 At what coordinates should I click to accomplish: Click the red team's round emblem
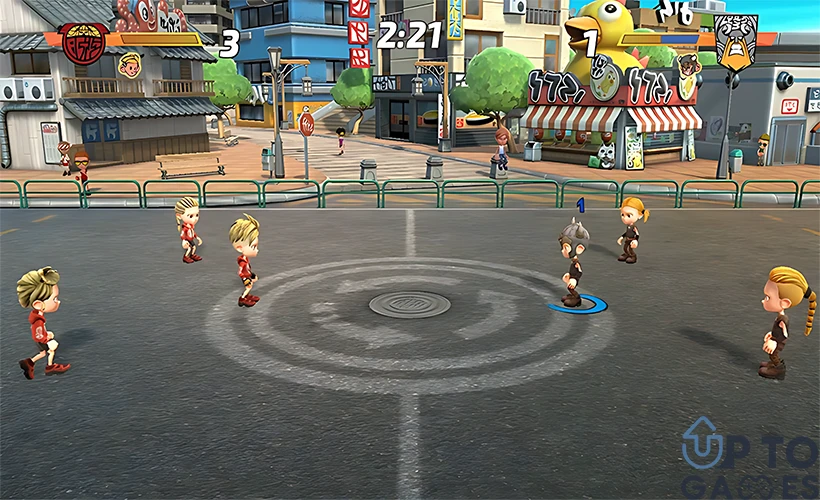(x=84, y=42)
